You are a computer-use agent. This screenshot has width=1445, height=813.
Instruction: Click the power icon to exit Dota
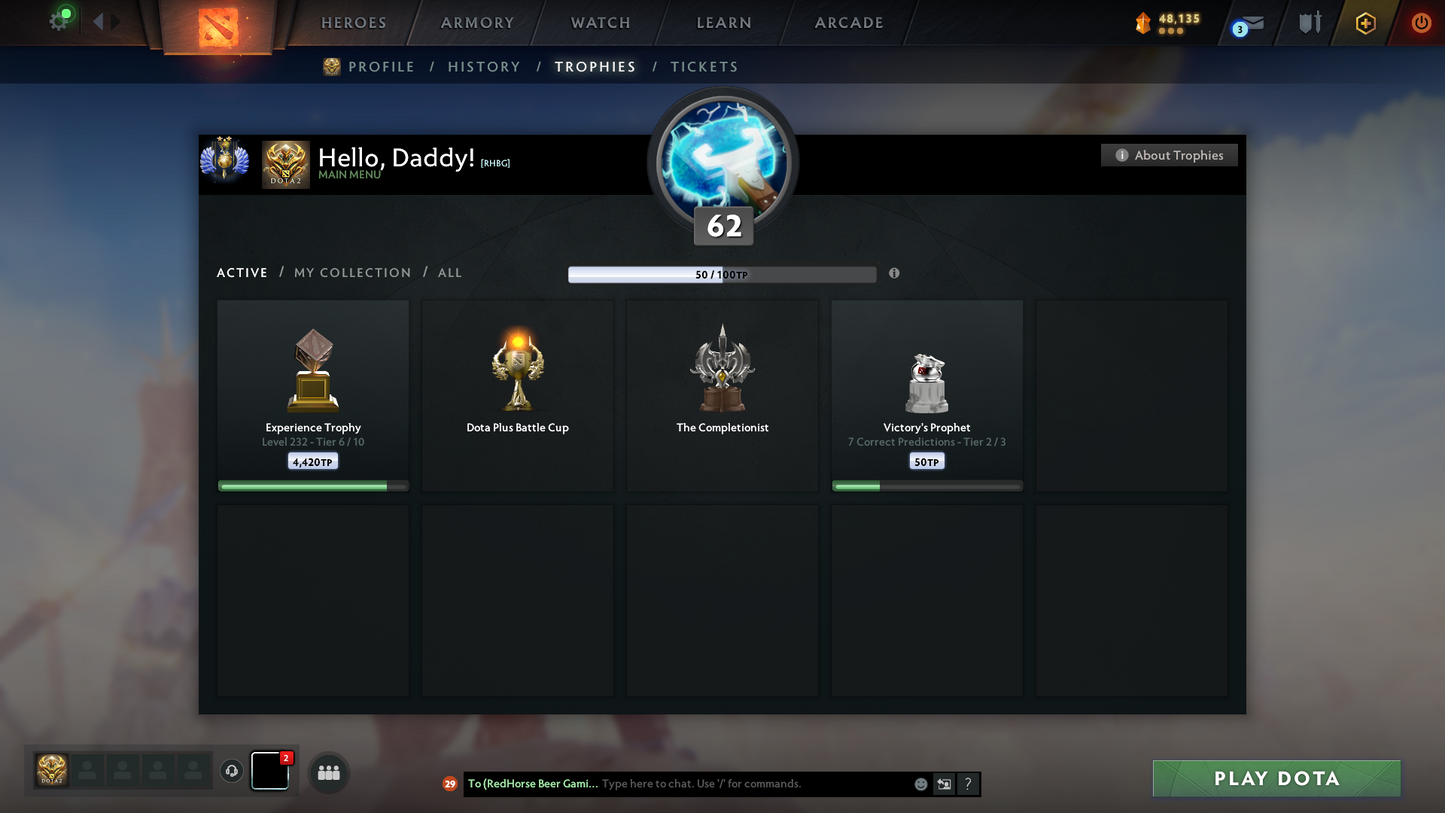[x=1421, y=22]
